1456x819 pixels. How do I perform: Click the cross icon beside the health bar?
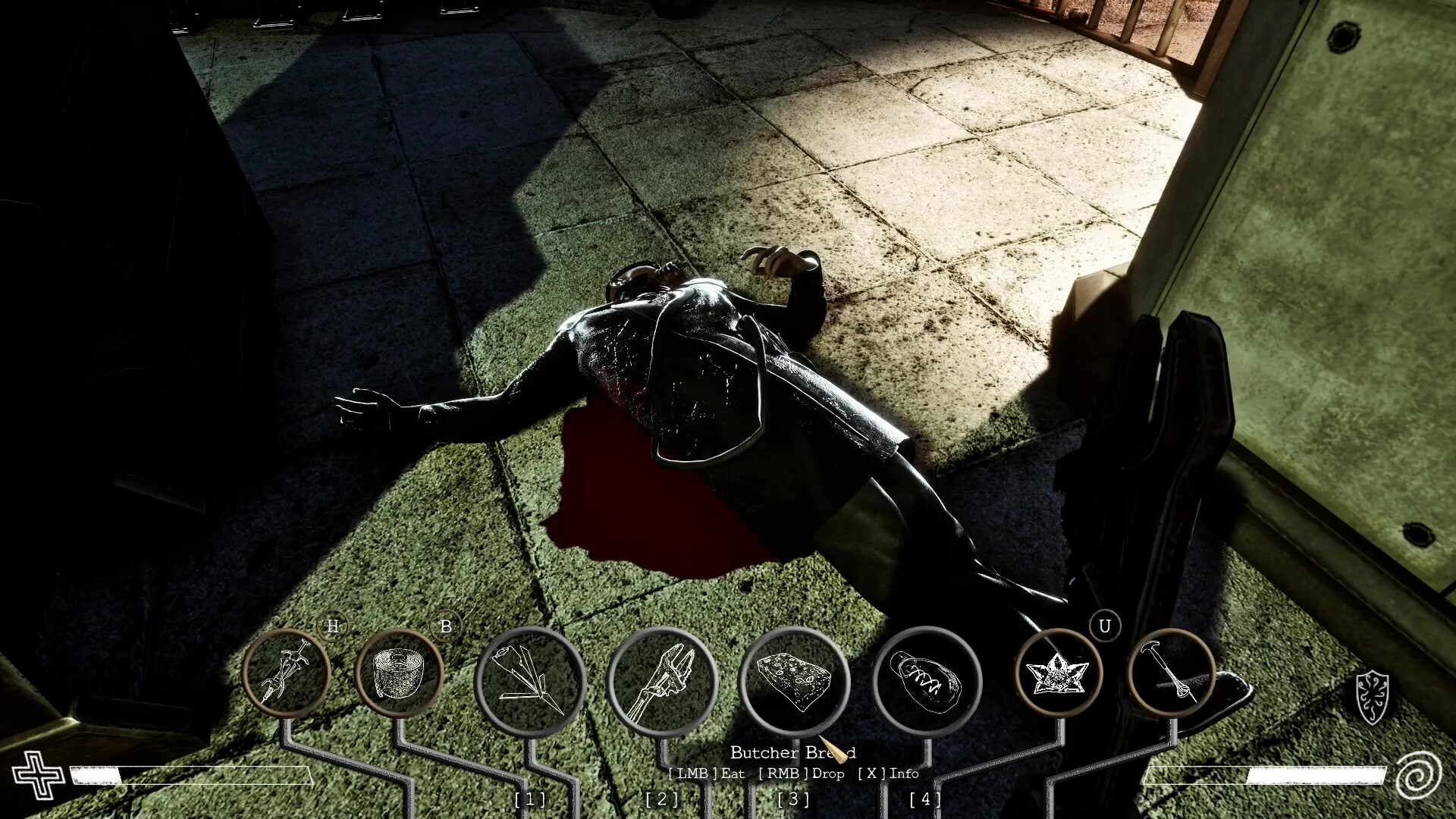point(38,776)
